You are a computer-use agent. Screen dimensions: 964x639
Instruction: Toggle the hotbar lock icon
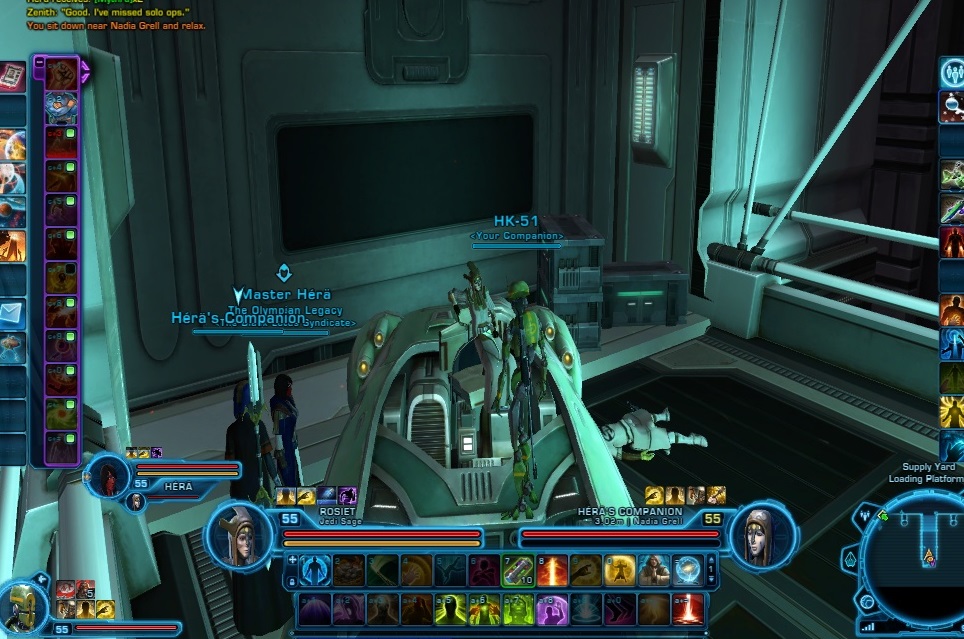click(x=292, y=579)
